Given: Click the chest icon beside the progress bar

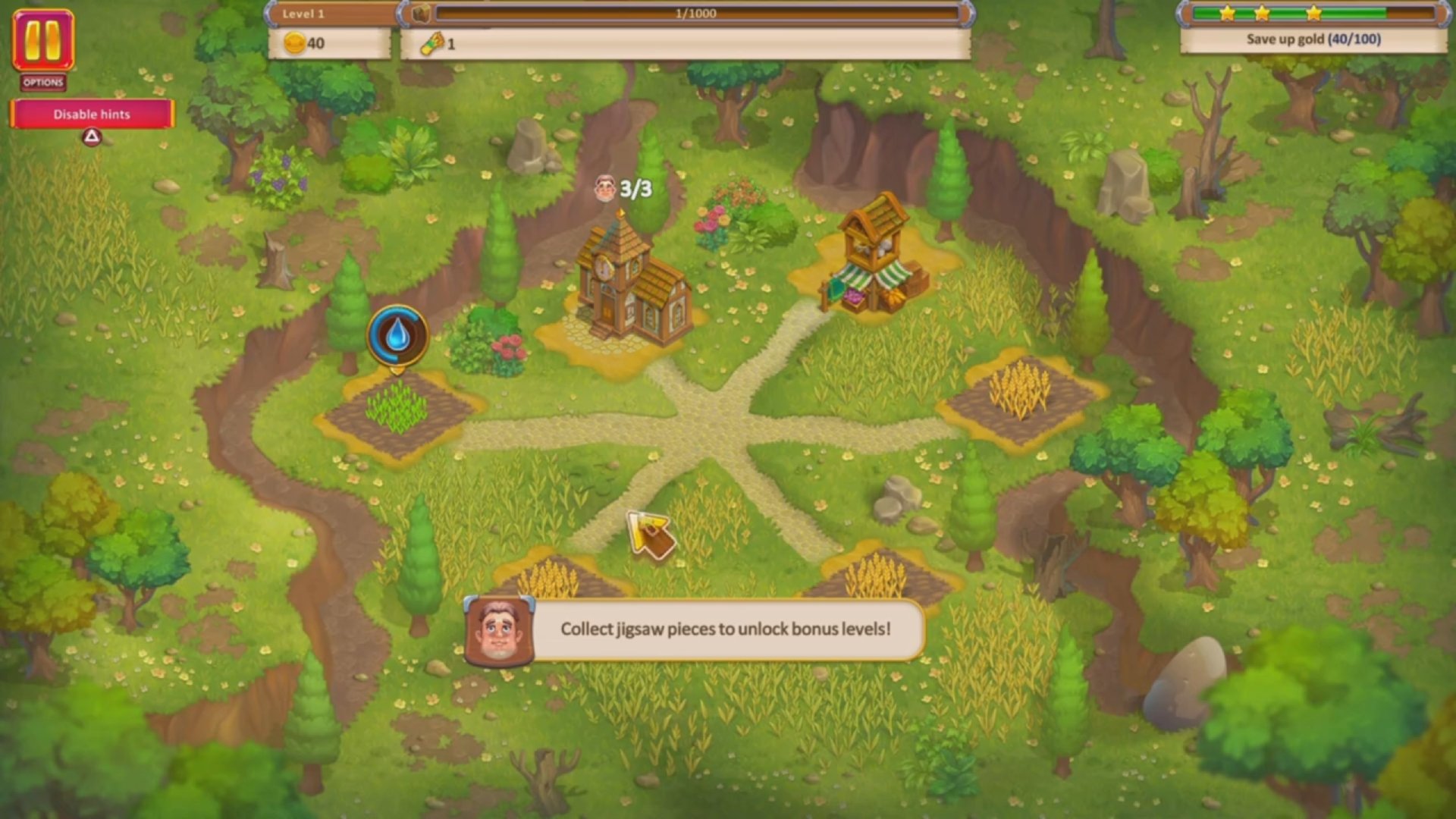Looking at the screenshot, I should 422,12.
